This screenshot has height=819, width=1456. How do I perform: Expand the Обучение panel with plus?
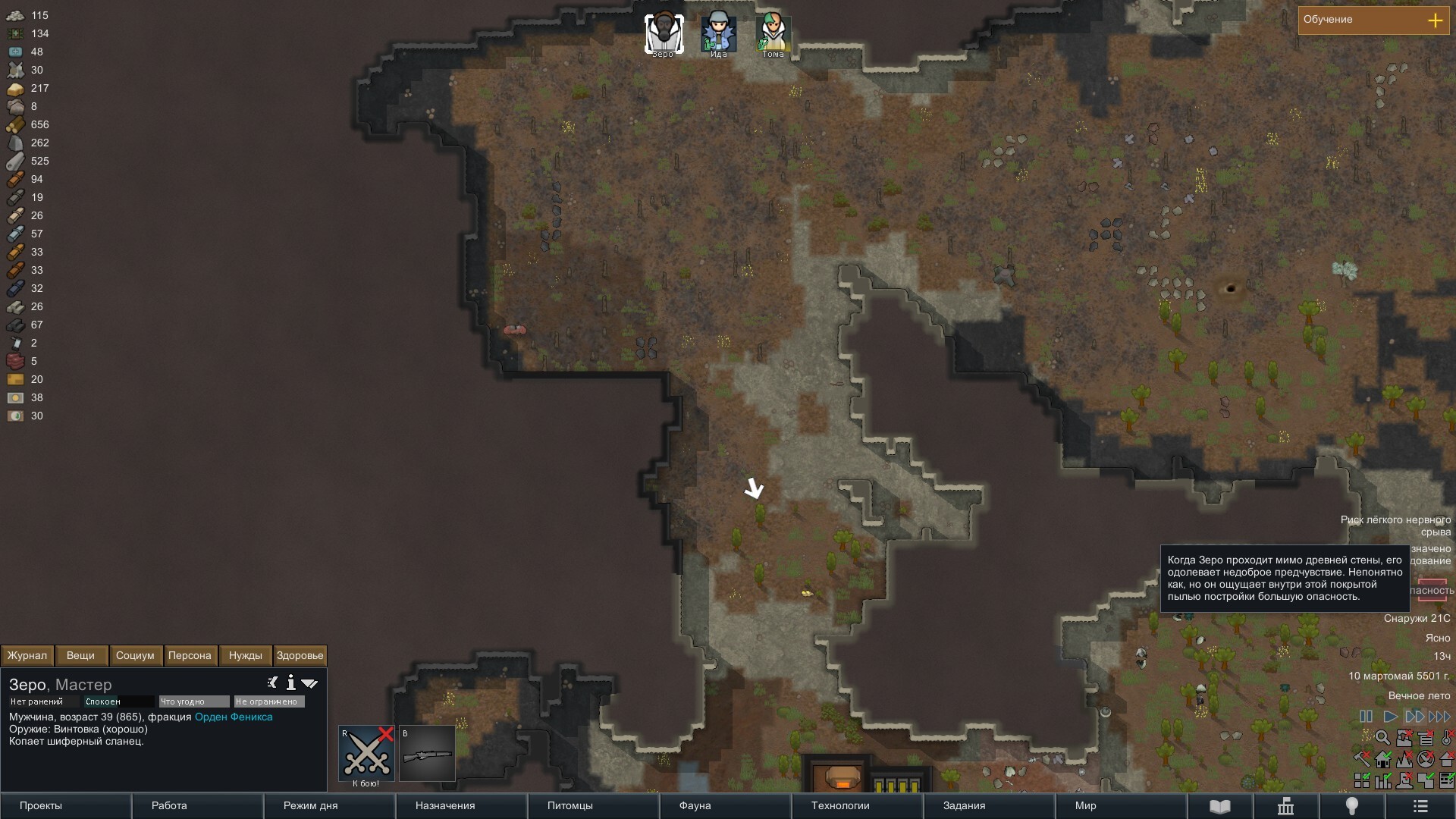(x=1435, y=20)
